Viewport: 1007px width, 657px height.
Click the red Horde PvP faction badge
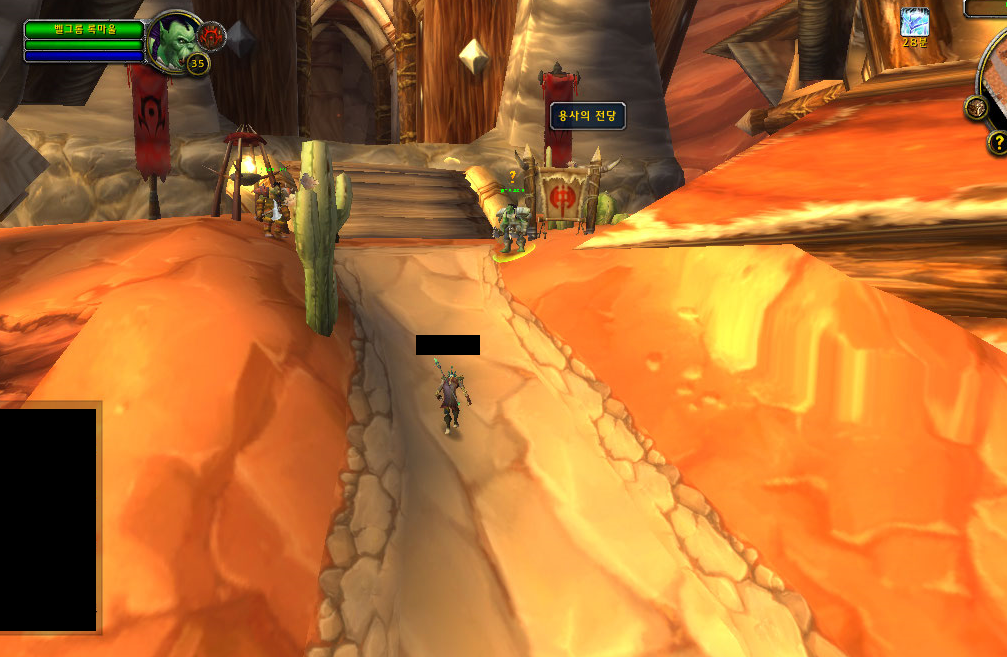pyautogui.click(x=212, y=36)
